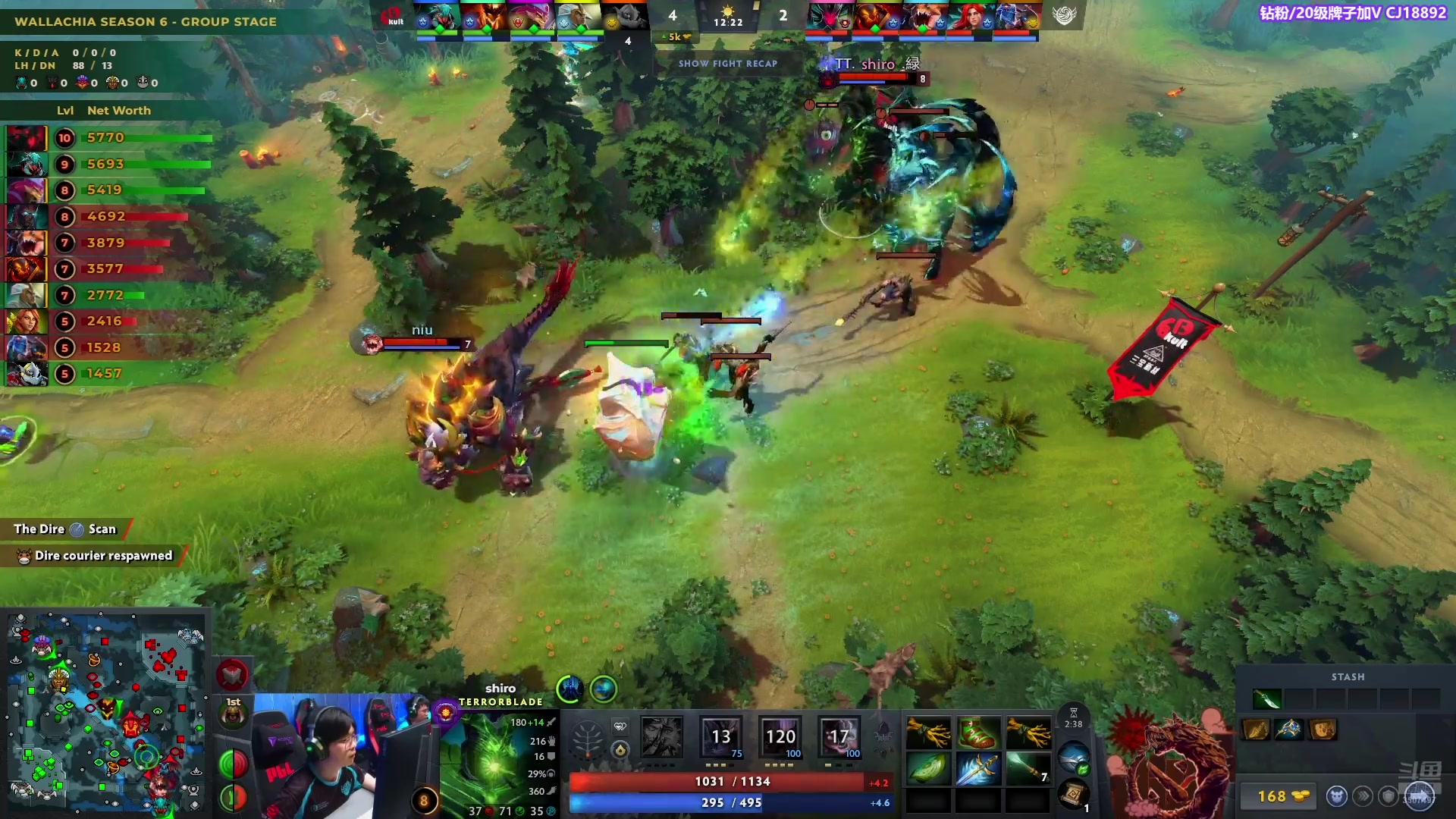Screen dimensions: 1456x819
Task: Activate the ability showing 120 cooldown
Action: [x=780, y=736]
